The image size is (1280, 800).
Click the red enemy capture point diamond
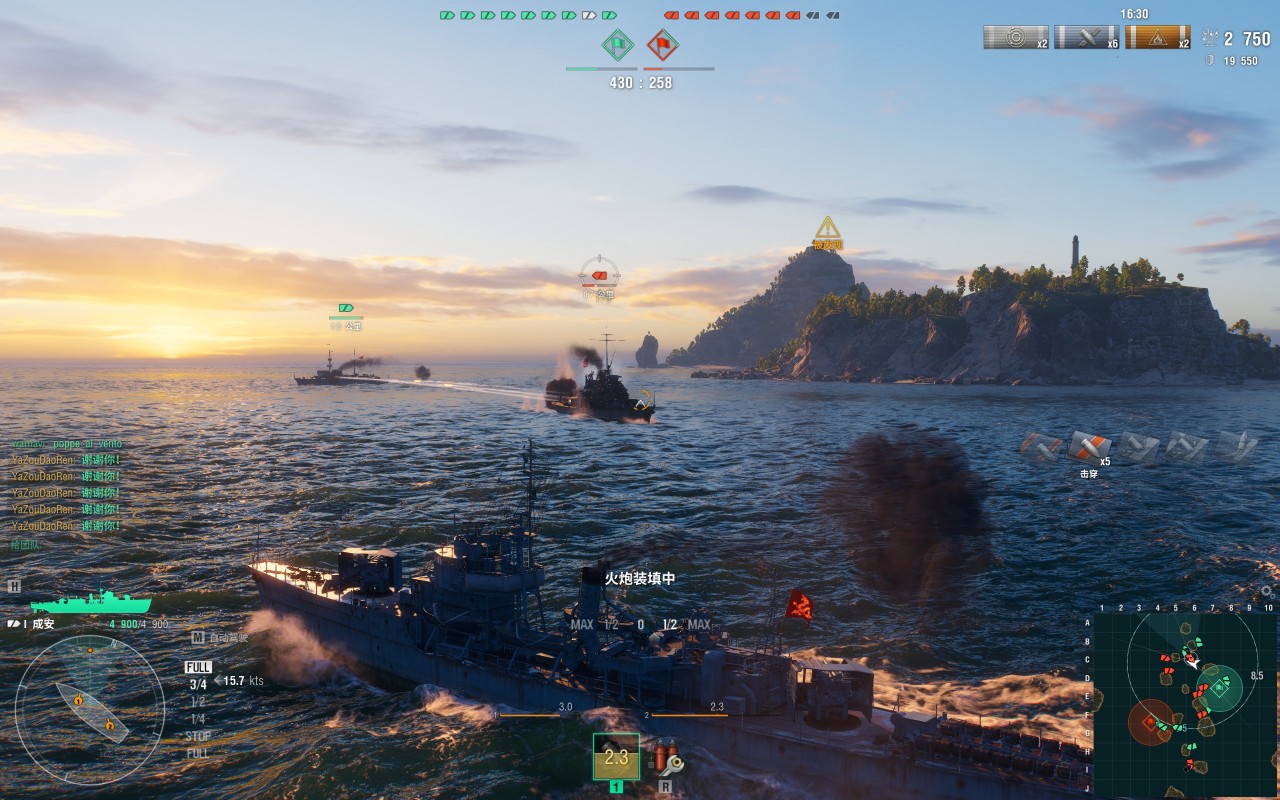point(662,44)
